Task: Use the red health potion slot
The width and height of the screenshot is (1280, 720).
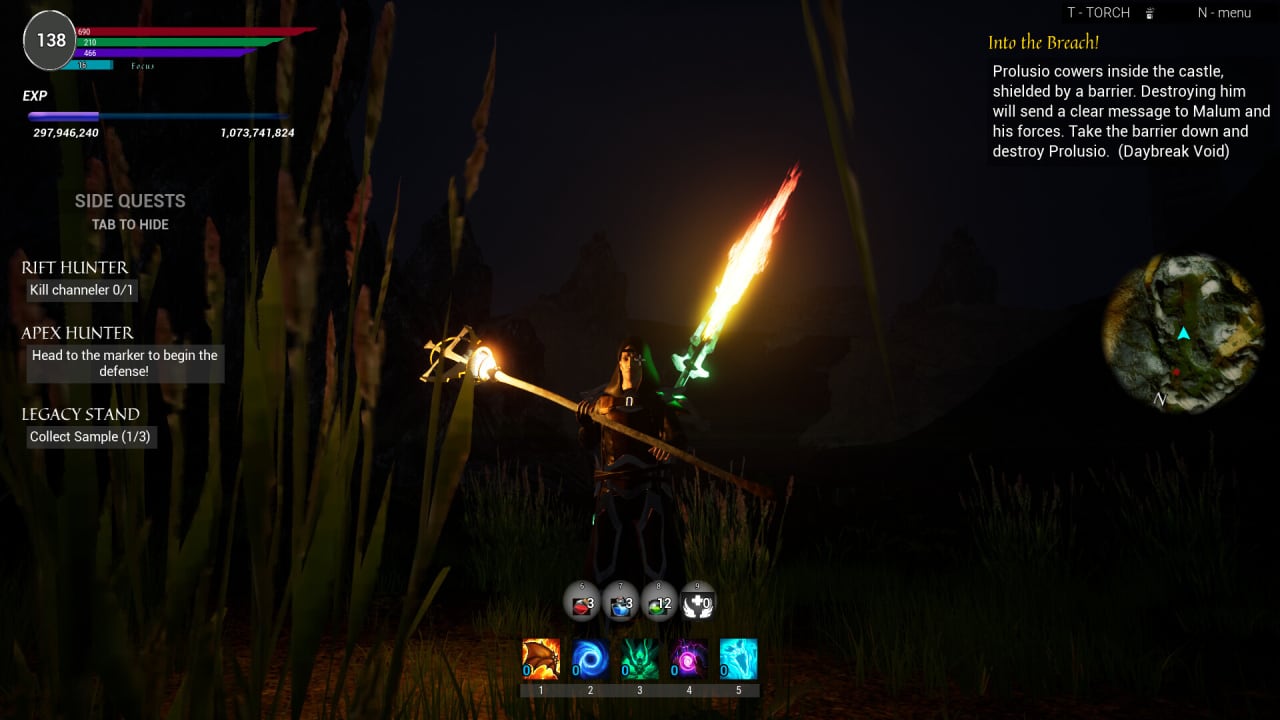Action: pyautogui.click(x=582, y=602)
